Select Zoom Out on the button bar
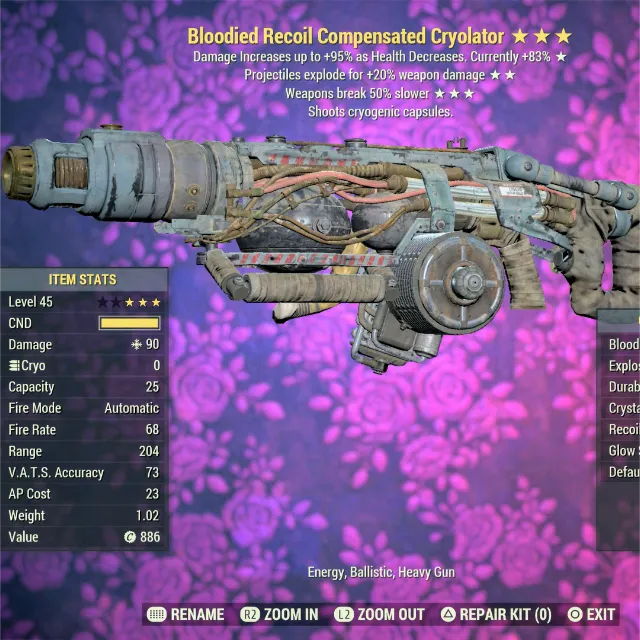 [x=379, y=614]
